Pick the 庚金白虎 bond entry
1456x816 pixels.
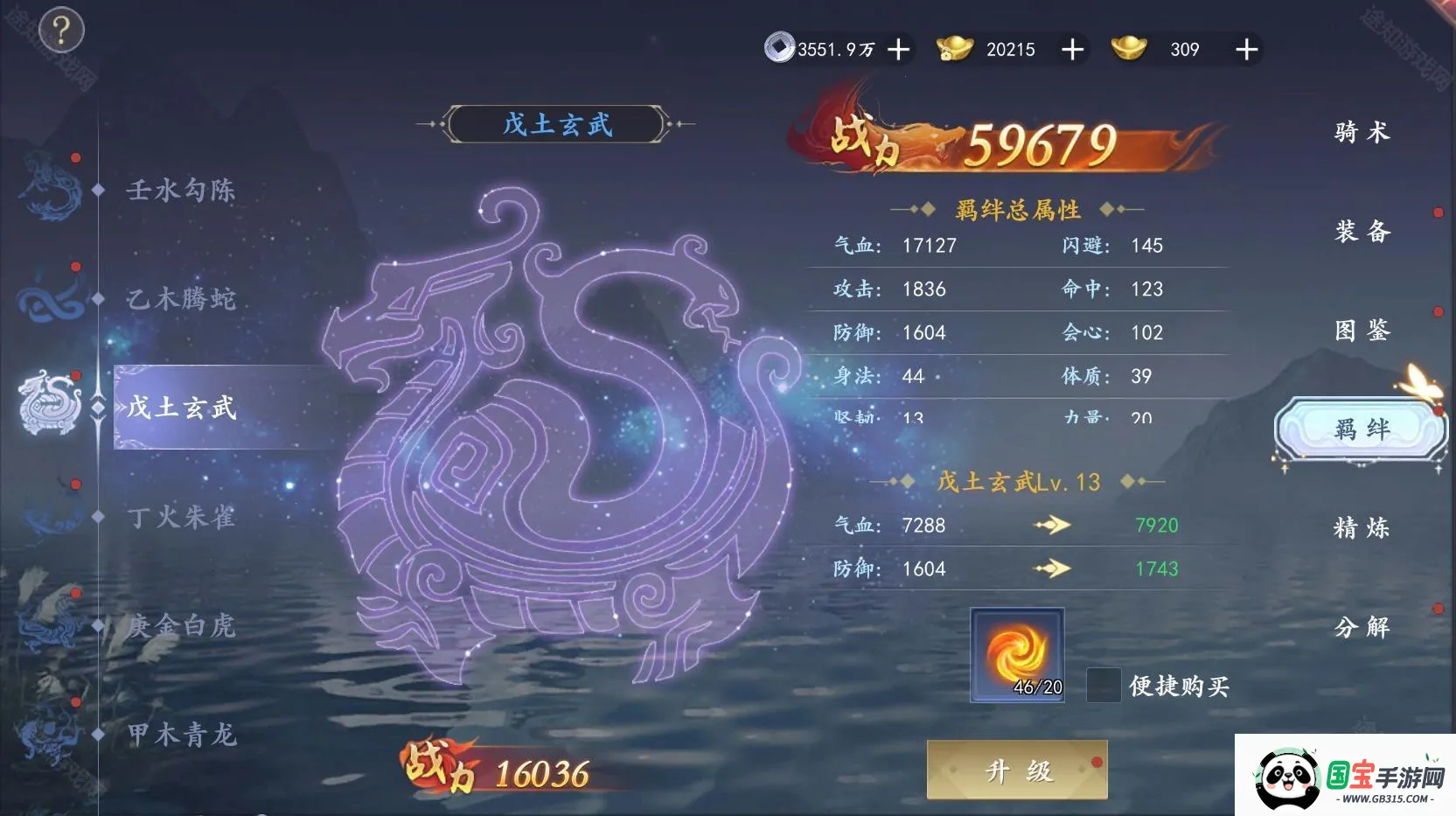(x=180, y=625)
